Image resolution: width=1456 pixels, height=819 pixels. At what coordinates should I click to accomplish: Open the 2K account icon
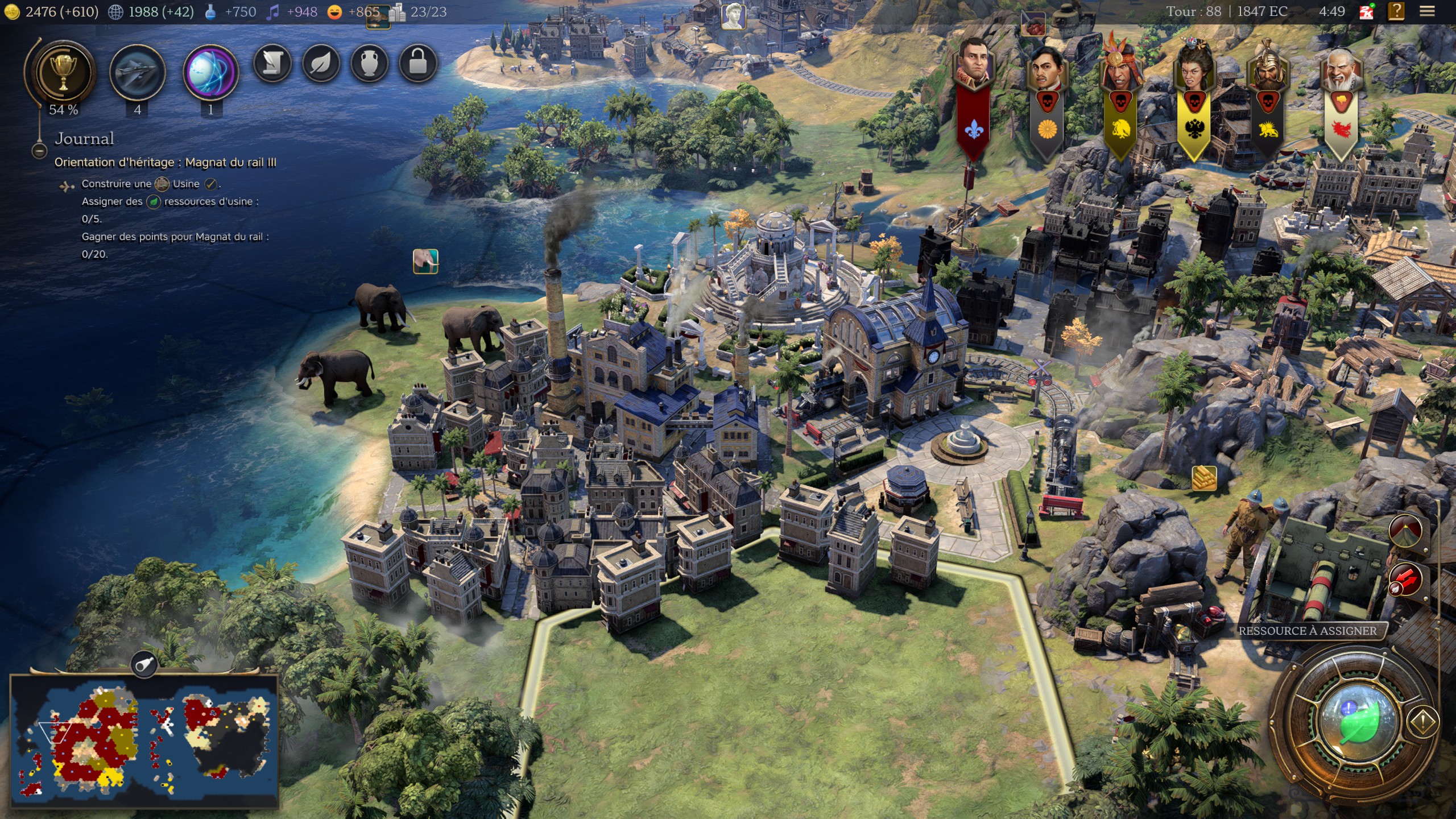click(x=1366, y=11)
